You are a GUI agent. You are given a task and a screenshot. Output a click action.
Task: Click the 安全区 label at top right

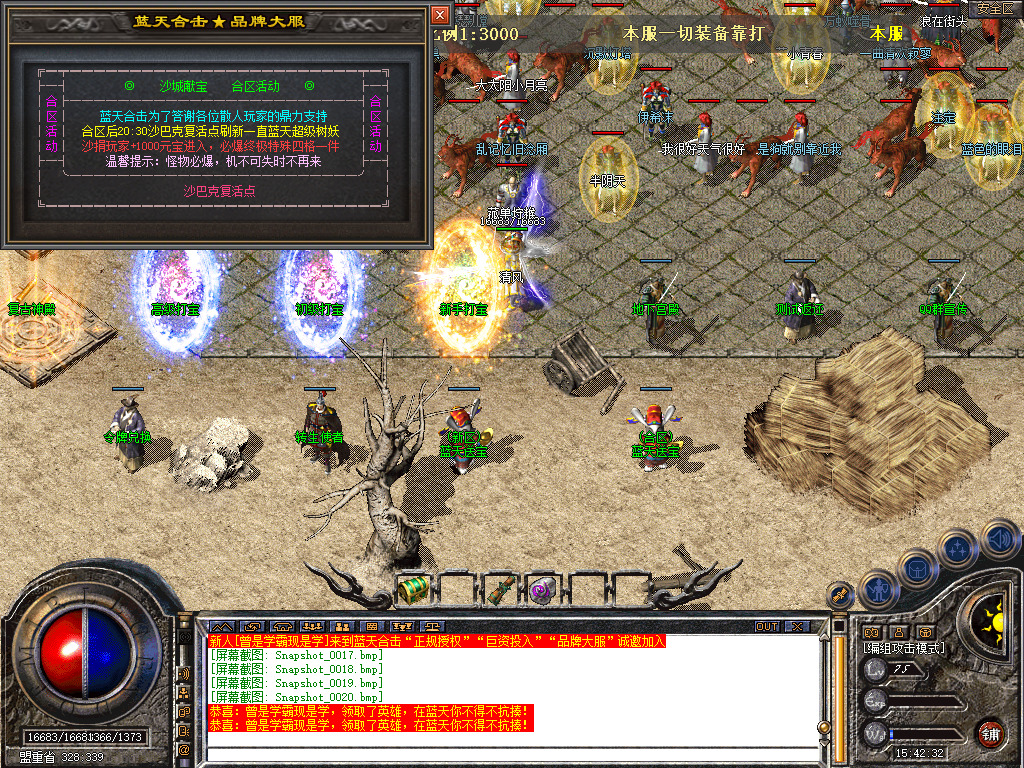point(994,8)
